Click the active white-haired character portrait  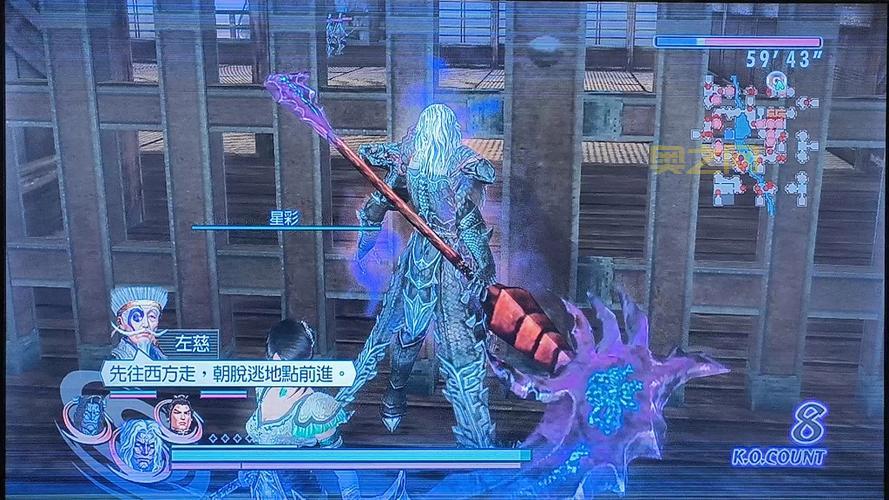click(141, 447)
